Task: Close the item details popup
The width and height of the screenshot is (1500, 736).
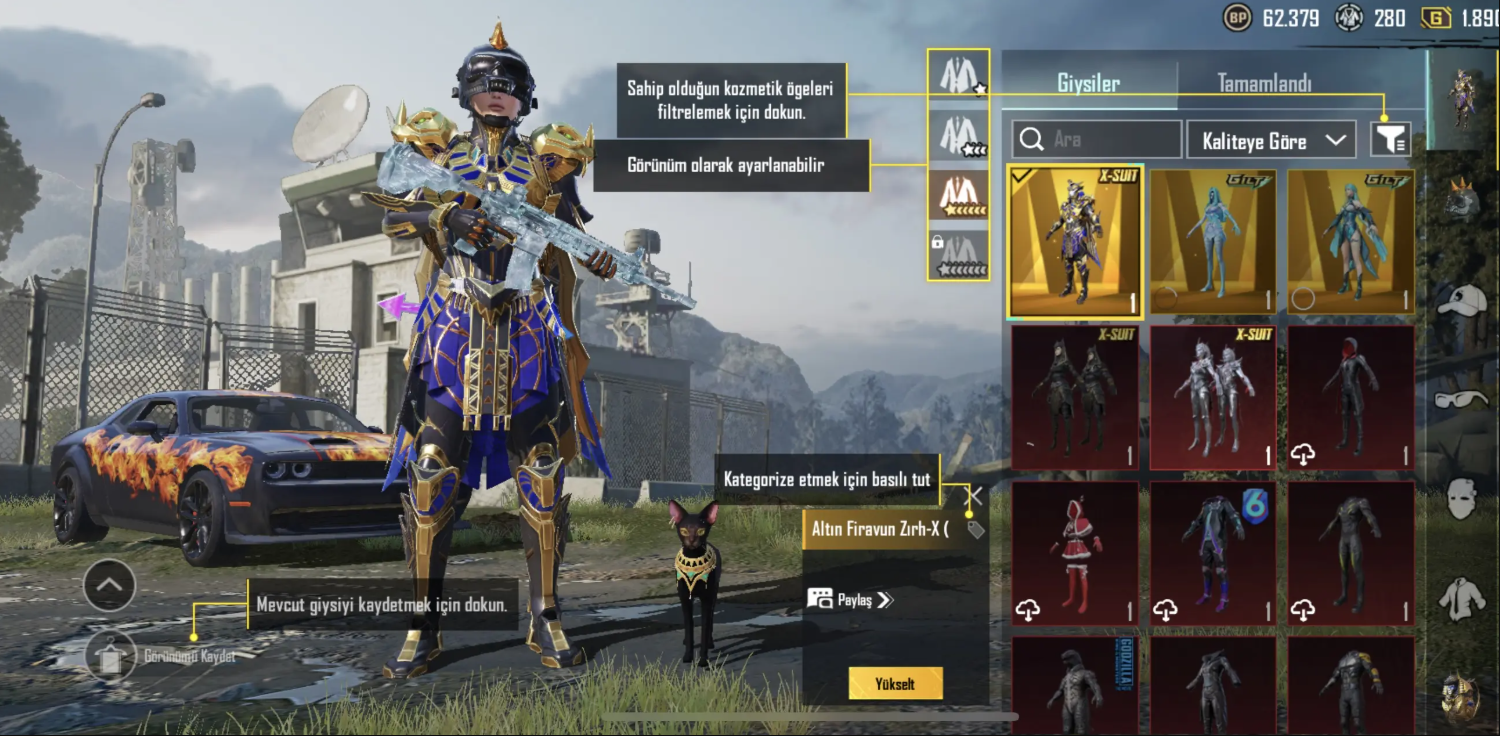Action: coord(973,496)
